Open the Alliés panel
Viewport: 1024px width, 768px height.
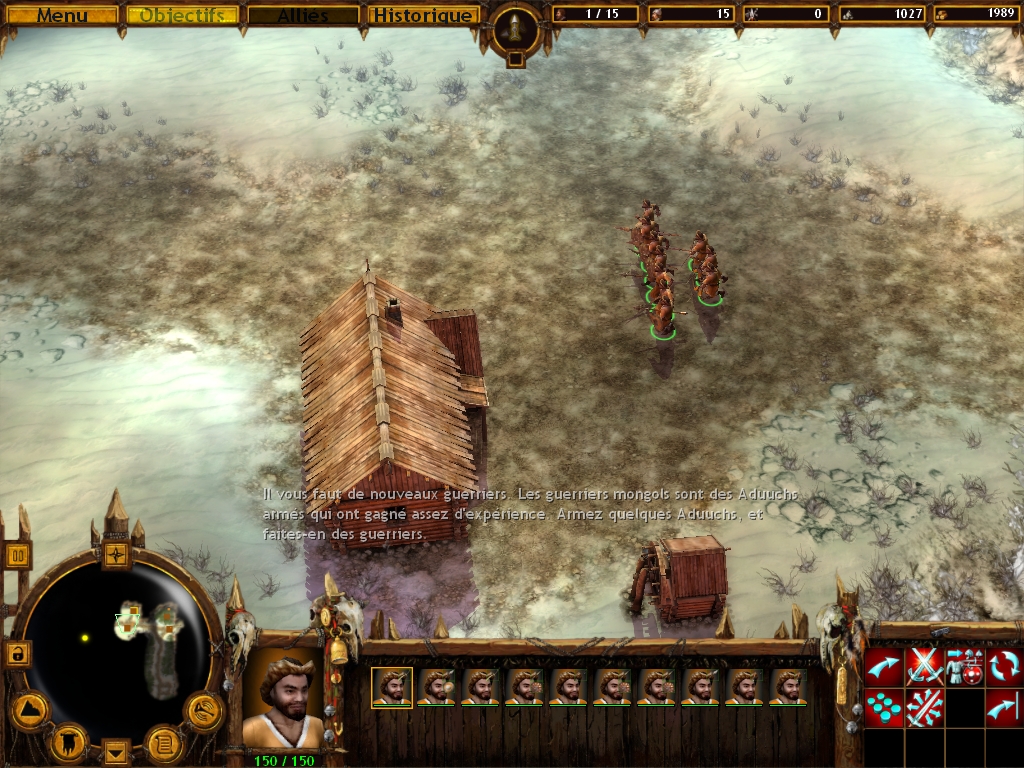303,15
